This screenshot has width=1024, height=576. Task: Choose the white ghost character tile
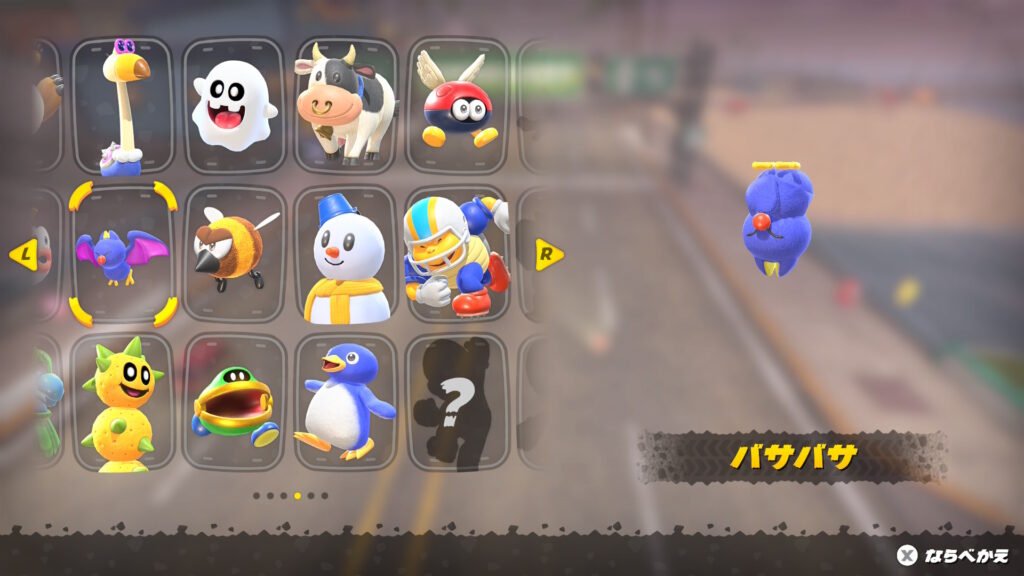coord(234,106)
